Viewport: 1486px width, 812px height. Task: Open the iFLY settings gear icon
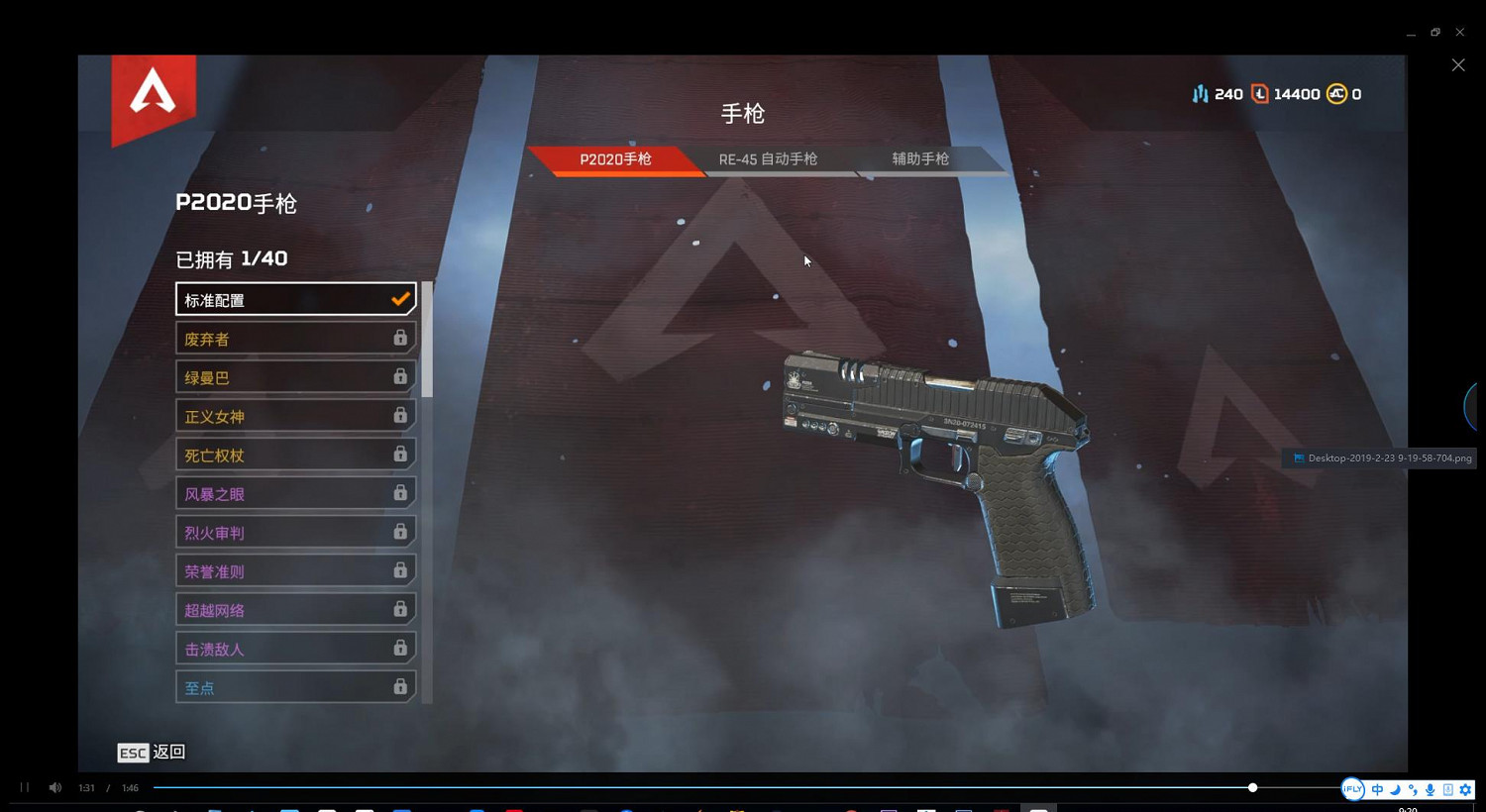(x=1465, y=789)
